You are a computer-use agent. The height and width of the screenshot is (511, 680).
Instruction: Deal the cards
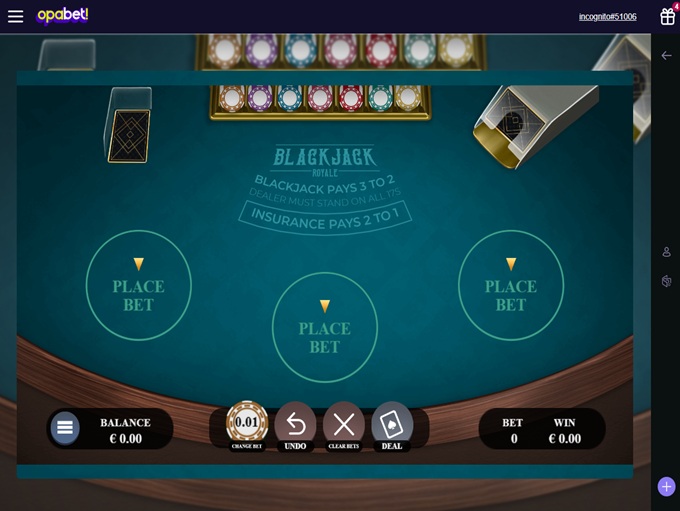392,423
